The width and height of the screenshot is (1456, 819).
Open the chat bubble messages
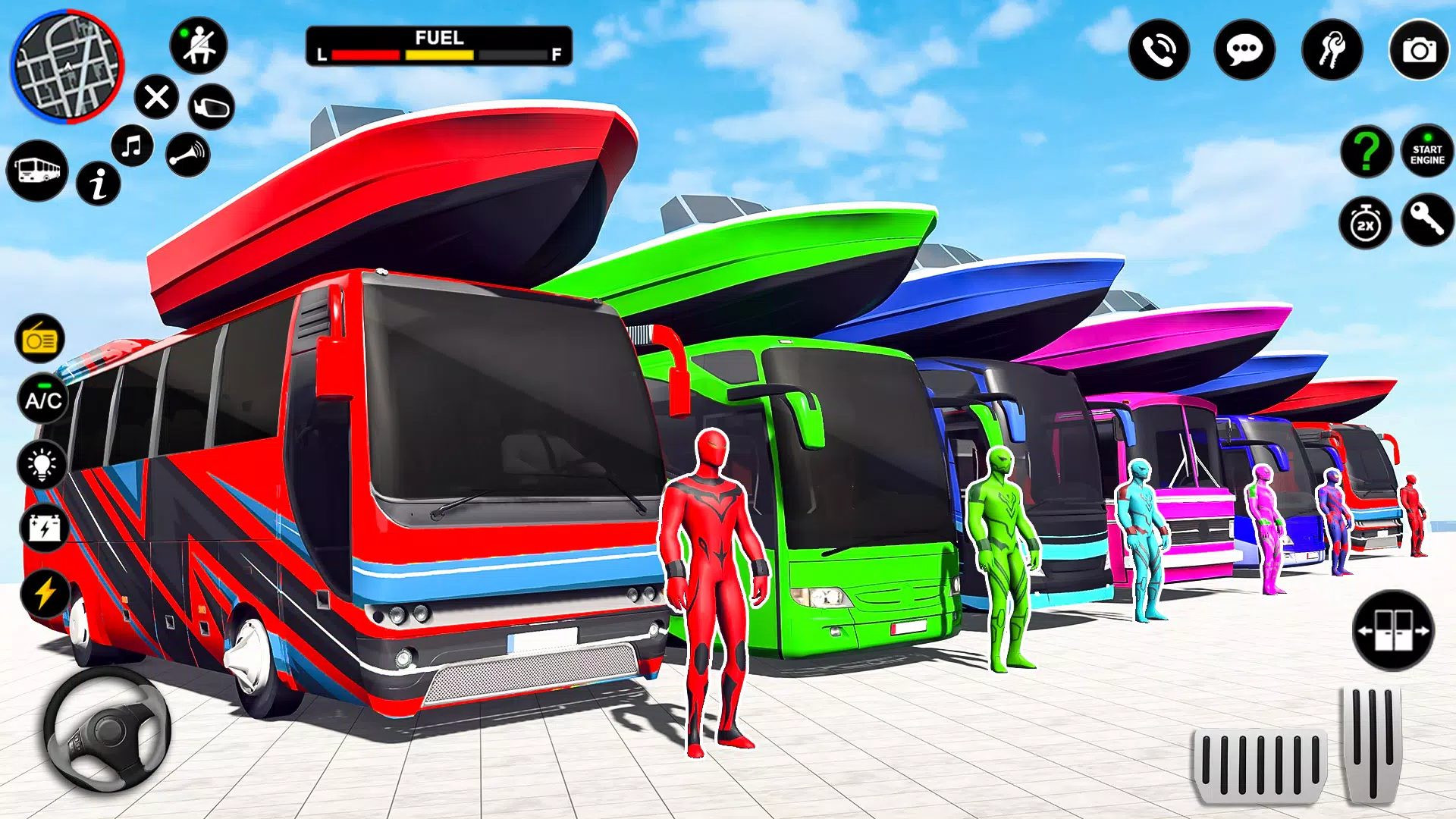[x=1244, y=50]
